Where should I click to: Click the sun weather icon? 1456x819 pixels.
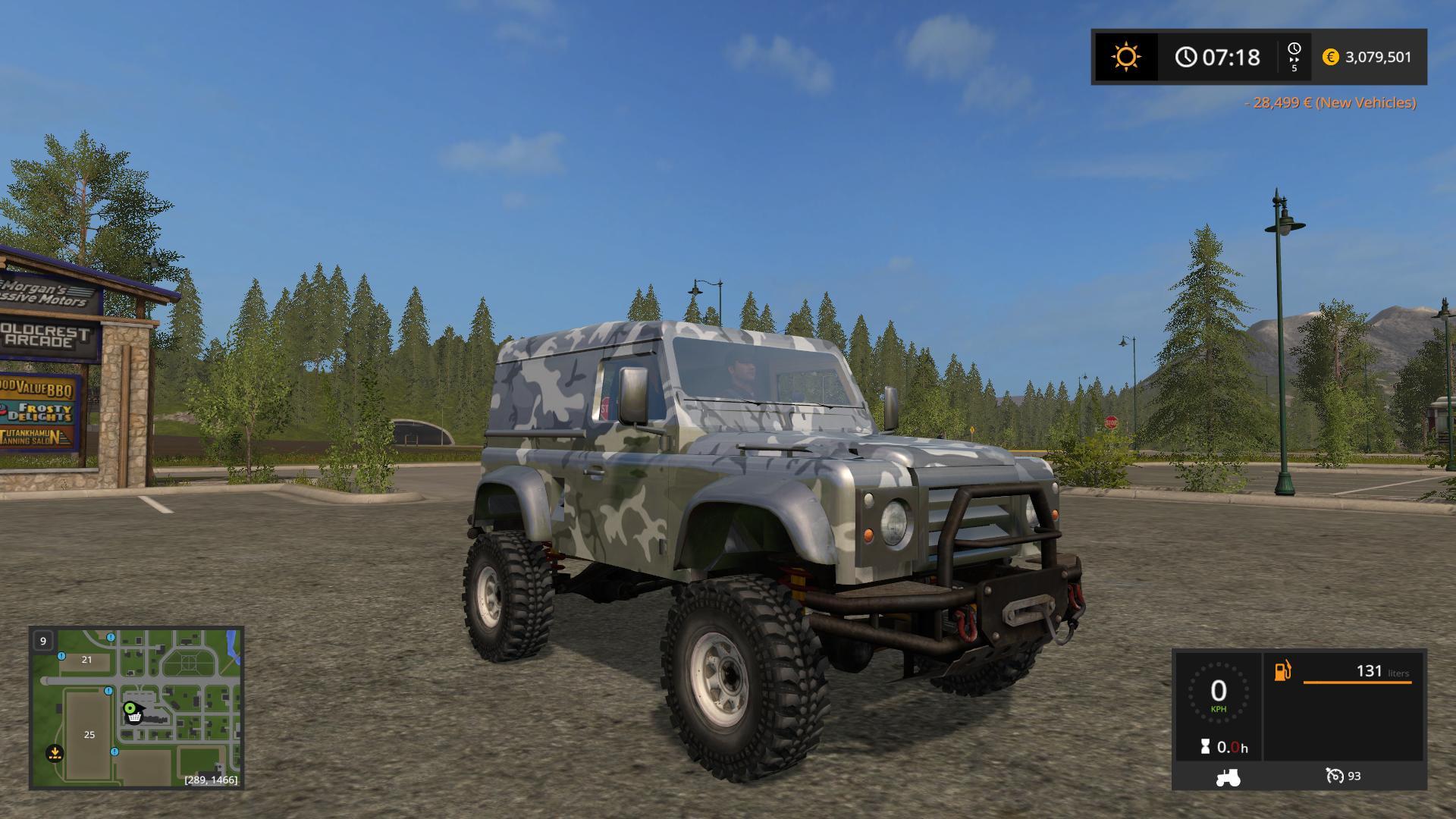pos(1125,56)
